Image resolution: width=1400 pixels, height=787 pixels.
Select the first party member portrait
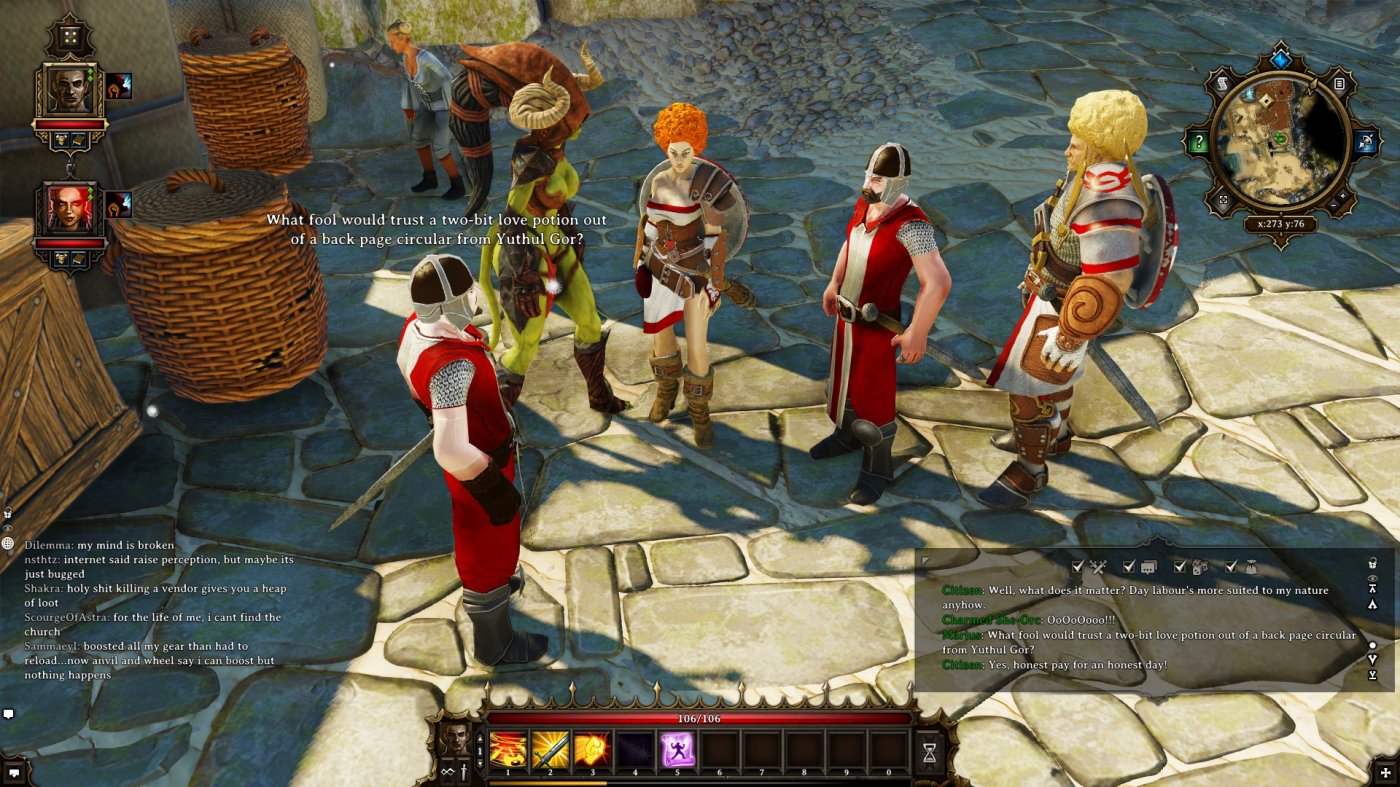[x=68, y=92]
